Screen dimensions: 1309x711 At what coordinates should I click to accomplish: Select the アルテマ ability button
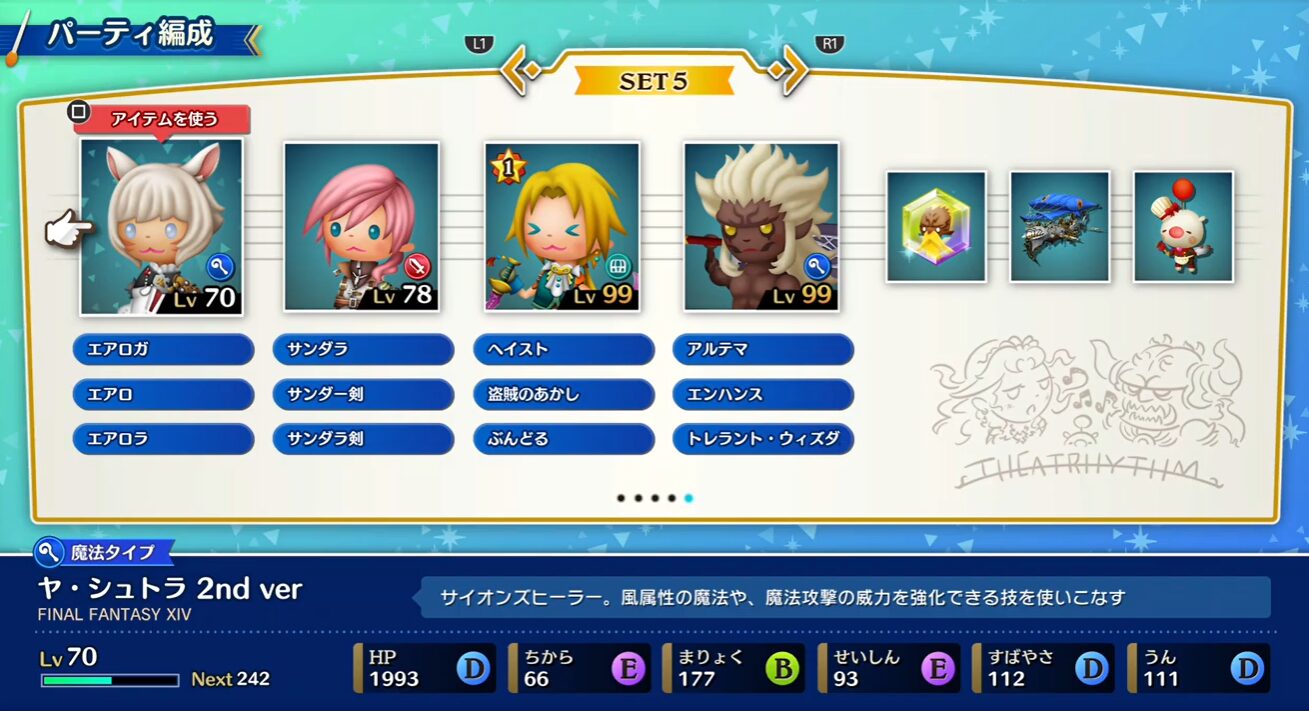pos(763,350)
